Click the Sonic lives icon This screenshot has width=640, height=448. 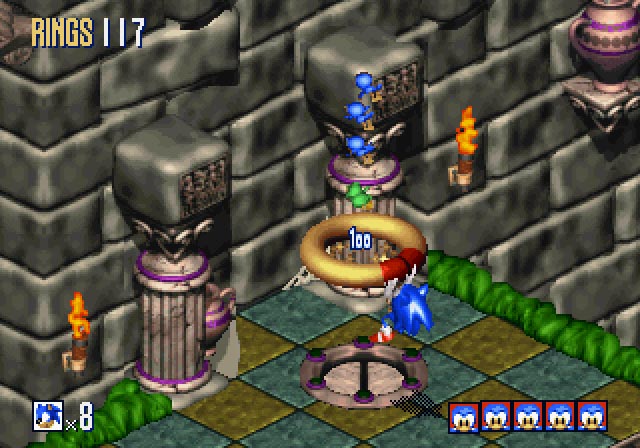point(48,412)
